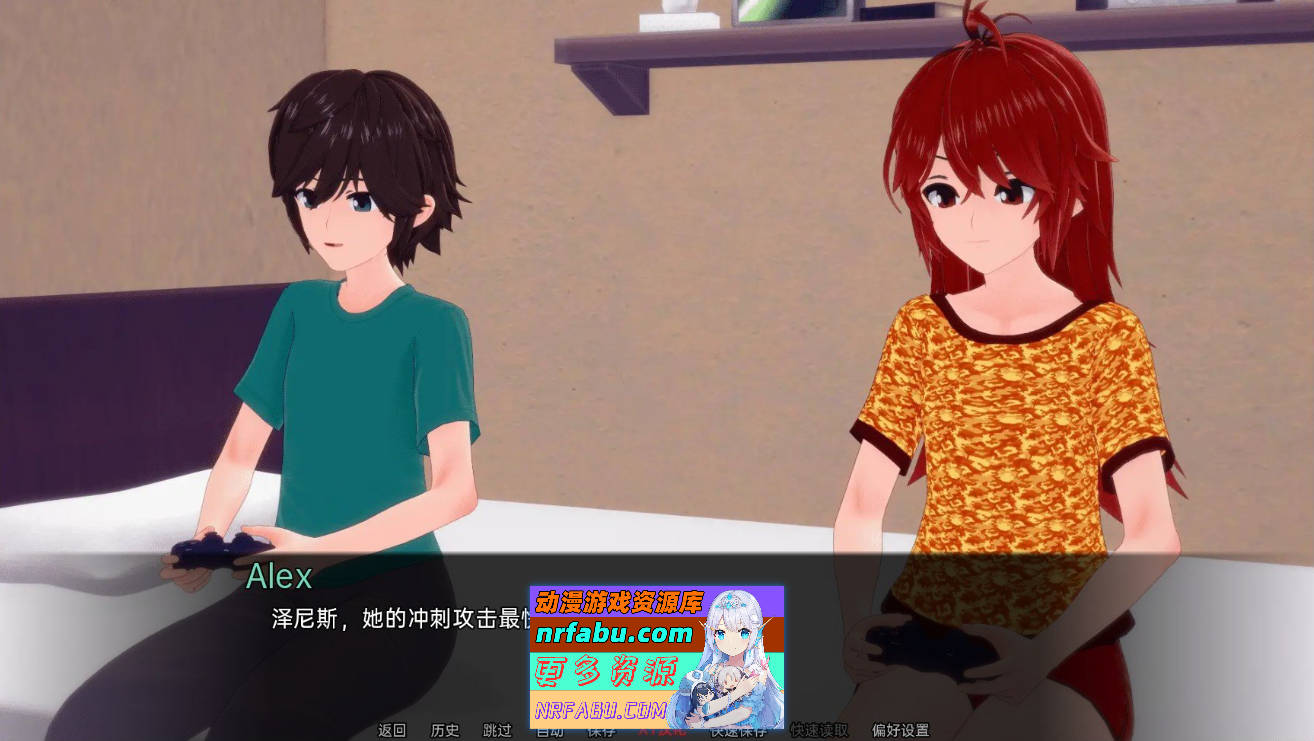Toggle 自动 auto-advance mode
Viewport: 1314px width, 741px height.
[547, 732]
